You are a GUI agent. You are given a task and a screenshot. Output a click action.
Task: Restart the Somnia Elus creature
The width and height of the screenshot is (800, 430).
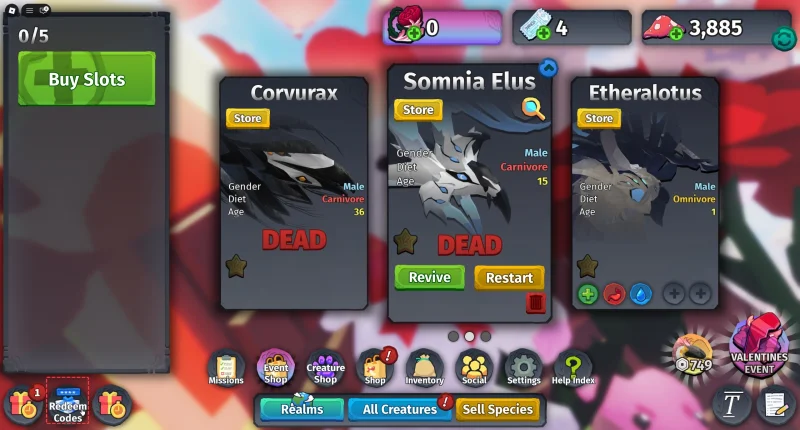509,277
